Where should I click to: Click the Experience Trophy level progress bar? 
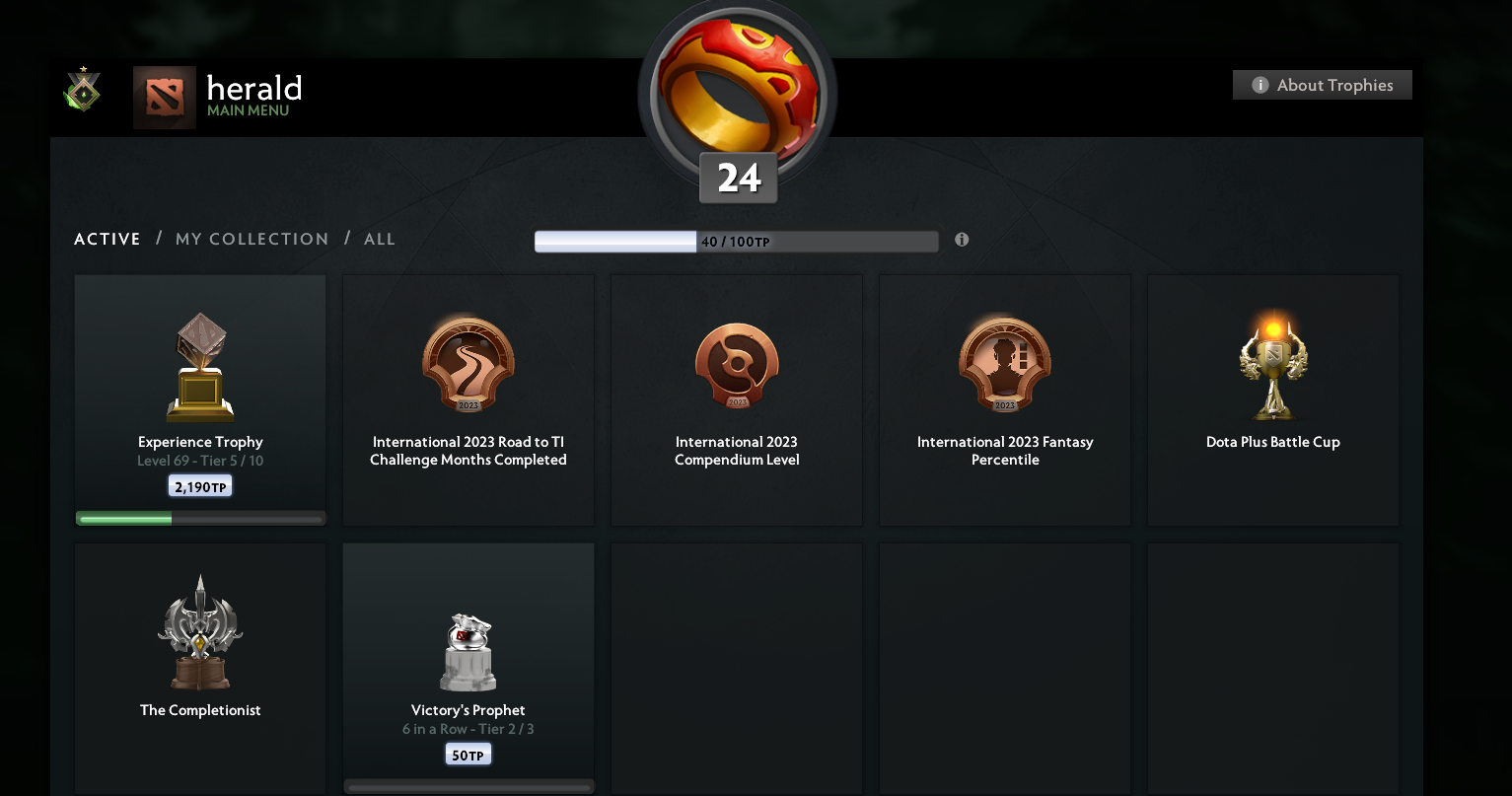pos(200,517)
